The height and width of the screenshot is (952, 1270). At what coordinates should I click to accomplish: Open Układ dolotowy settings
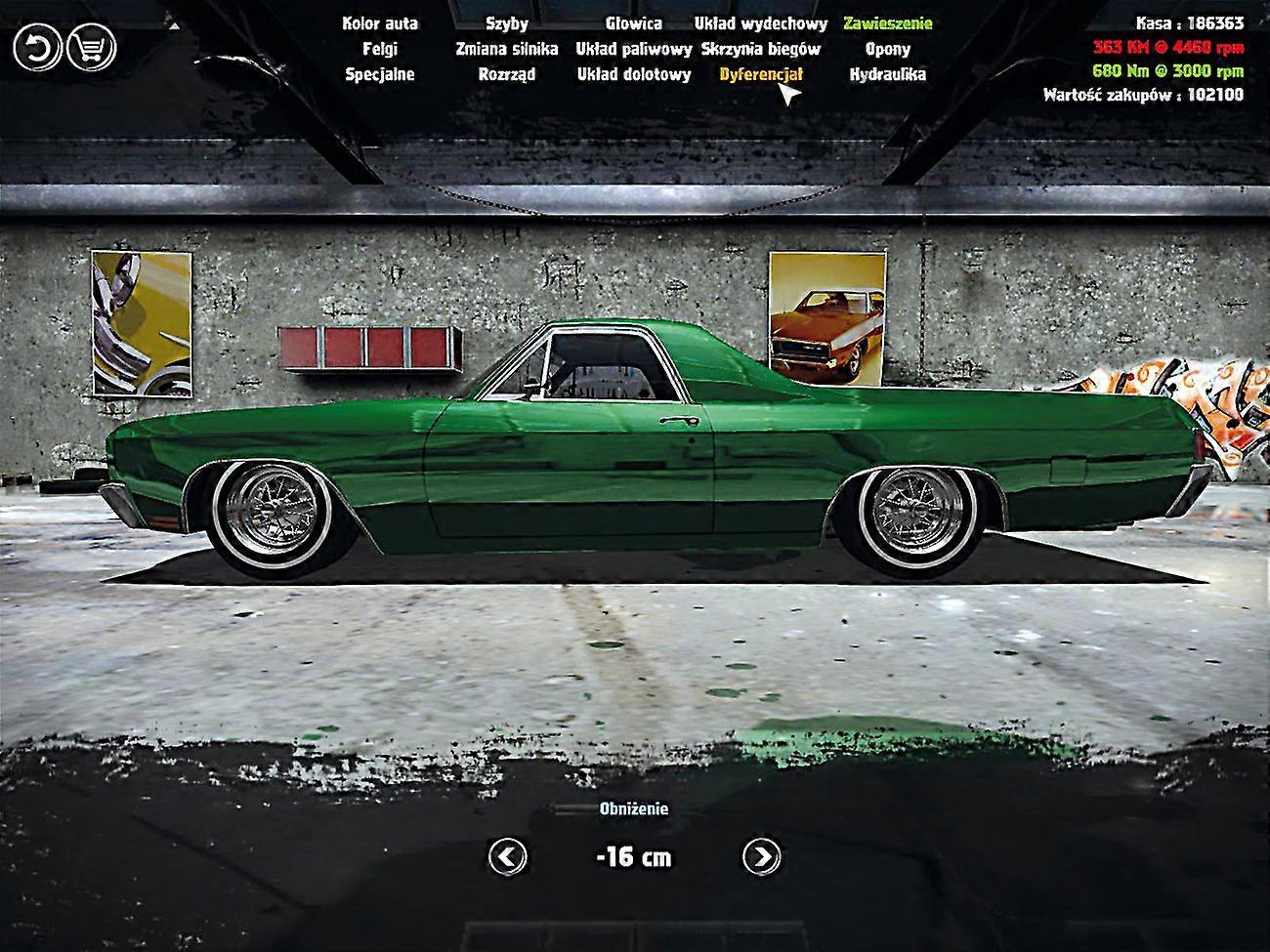pyautogui.click(x=634, y=73)
